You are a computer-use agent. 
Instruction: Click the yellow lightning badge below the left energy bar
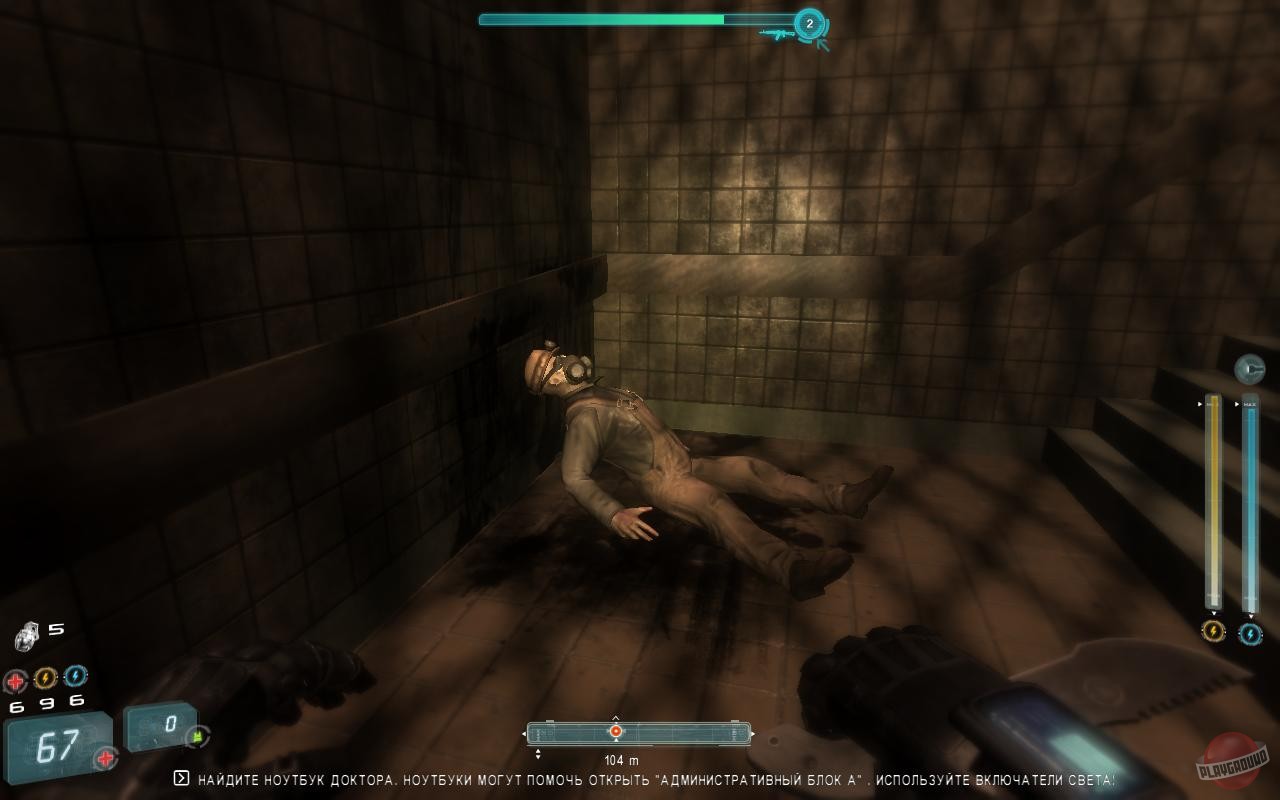pyautogui.click(x=1213, y=633)
